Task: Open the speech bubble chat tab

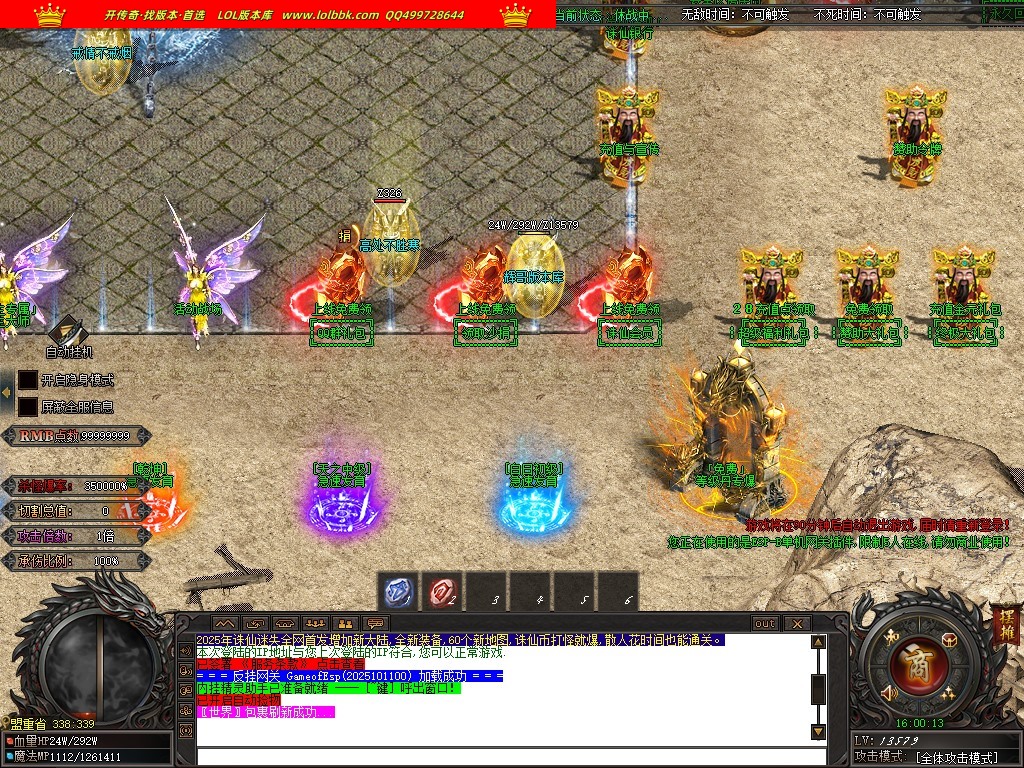Action: (376, 624)
